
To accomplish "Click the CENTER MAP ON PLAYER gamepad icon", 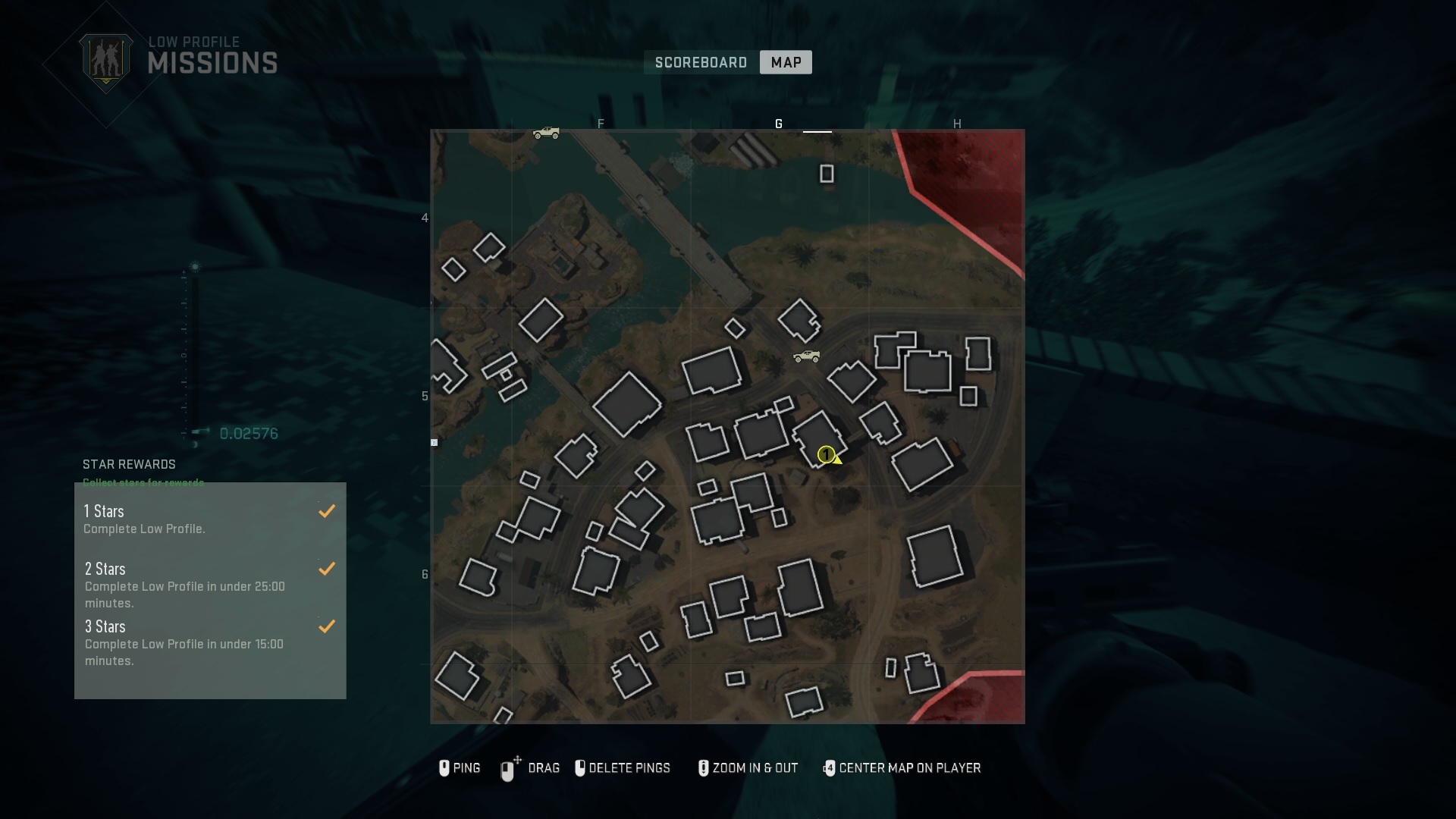I will pyautogui.click(x=830, y=768).
